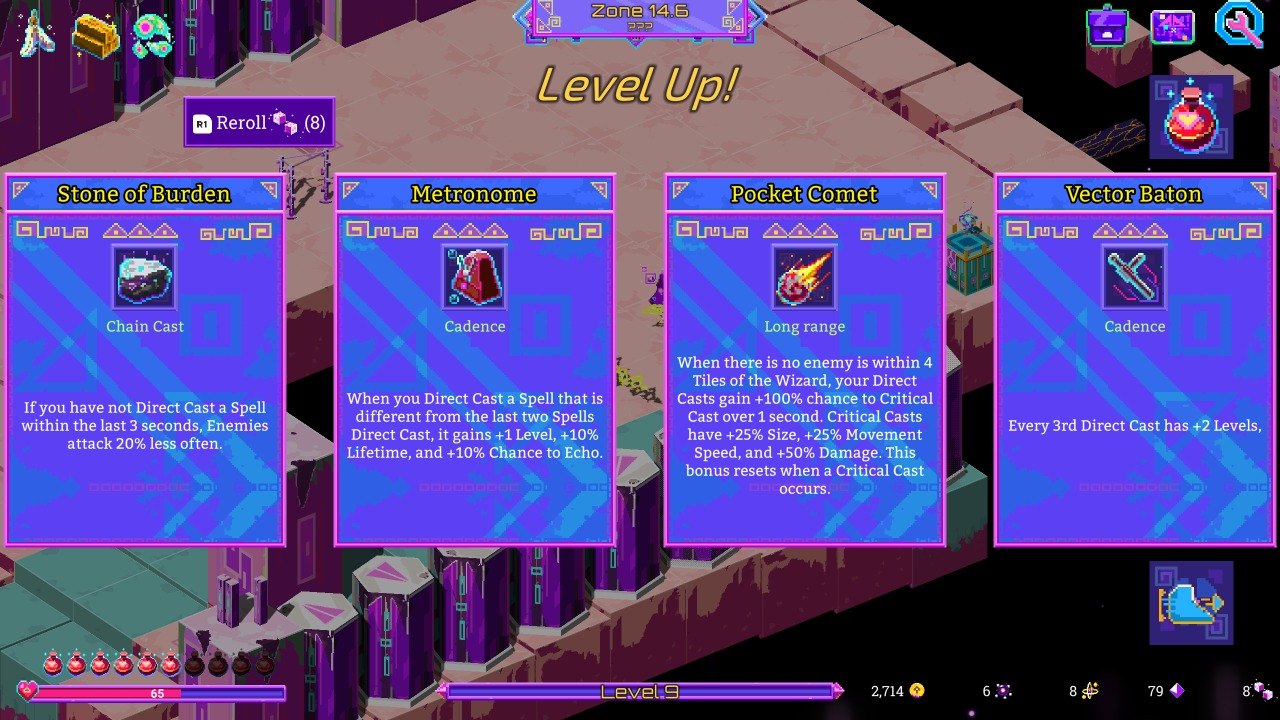Click the wizard character icon

click(x=37, y=33)
